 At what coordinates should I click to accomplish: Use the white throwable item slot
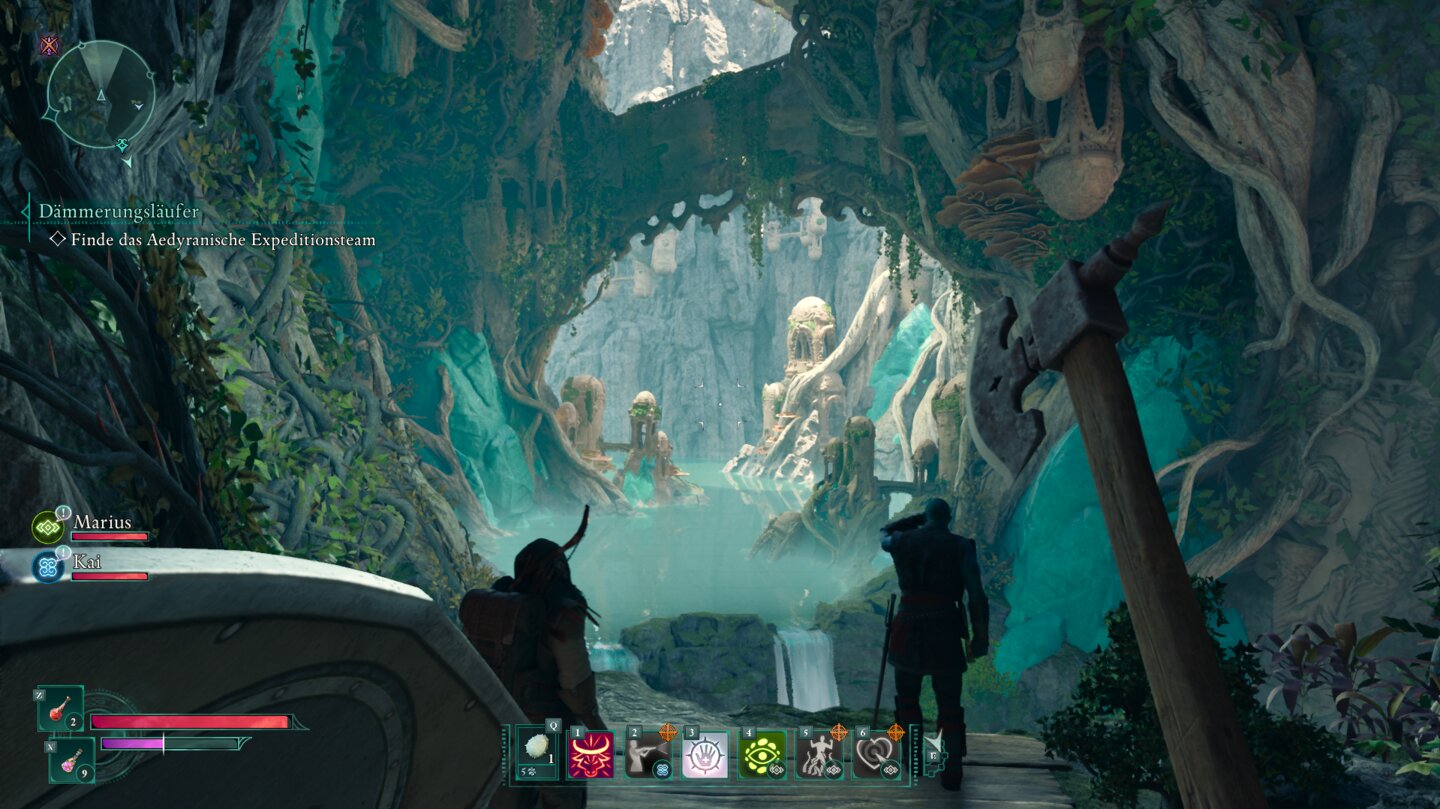(x=537, y=753)
